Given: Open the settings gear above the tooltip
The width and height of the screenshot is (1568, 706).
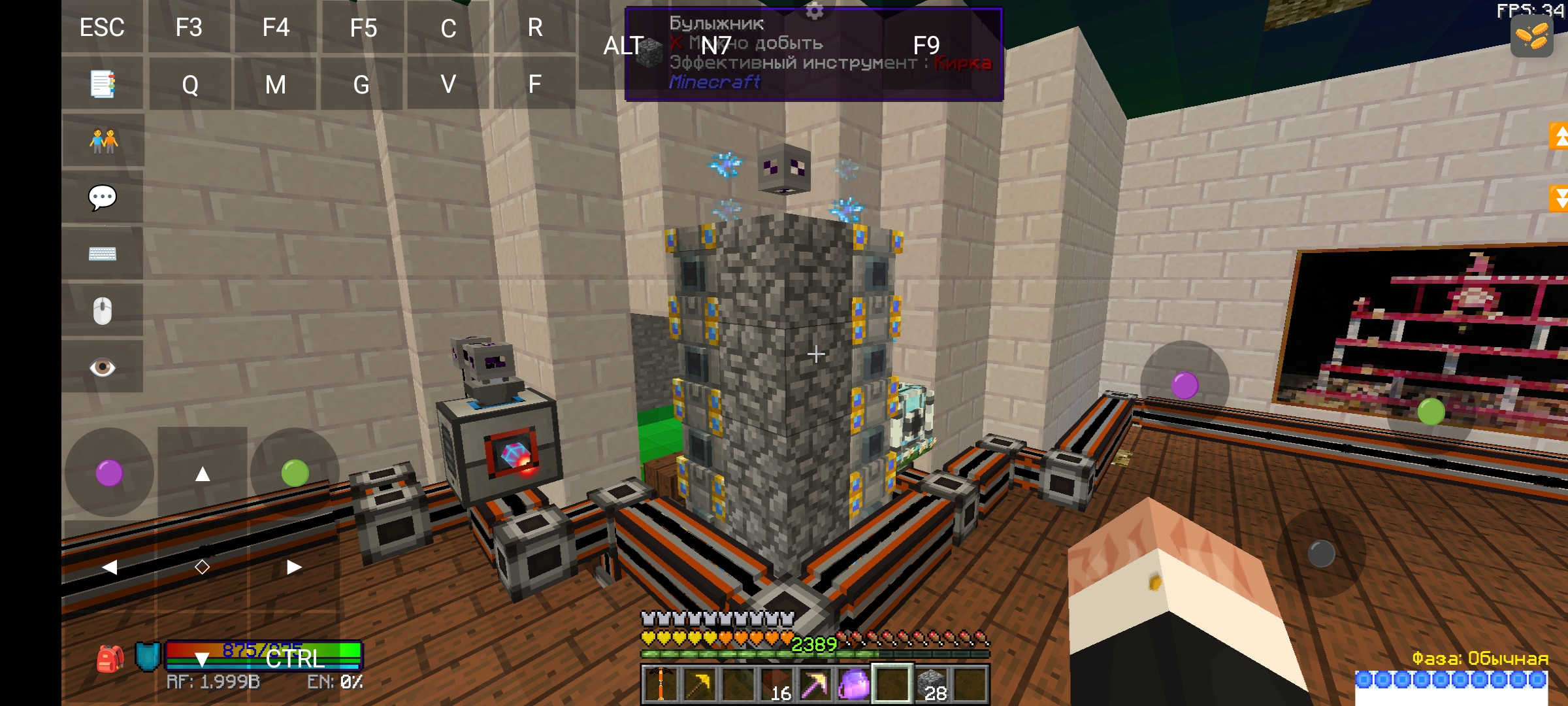Looking at the screenshot, I should click(814, 10).
